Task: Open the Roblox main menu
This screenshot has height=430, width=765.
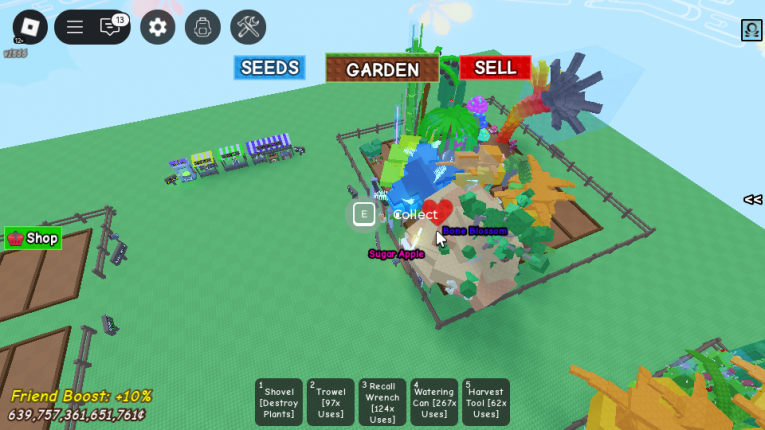Action: [x=30, y=27]
